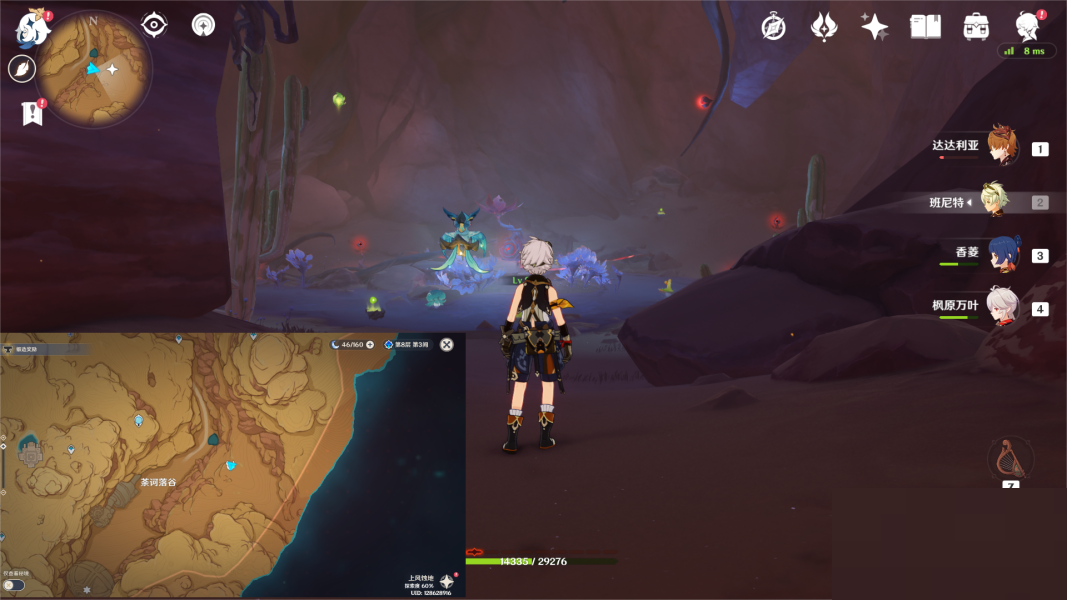Add resin with the plus button

click(370, 344)
